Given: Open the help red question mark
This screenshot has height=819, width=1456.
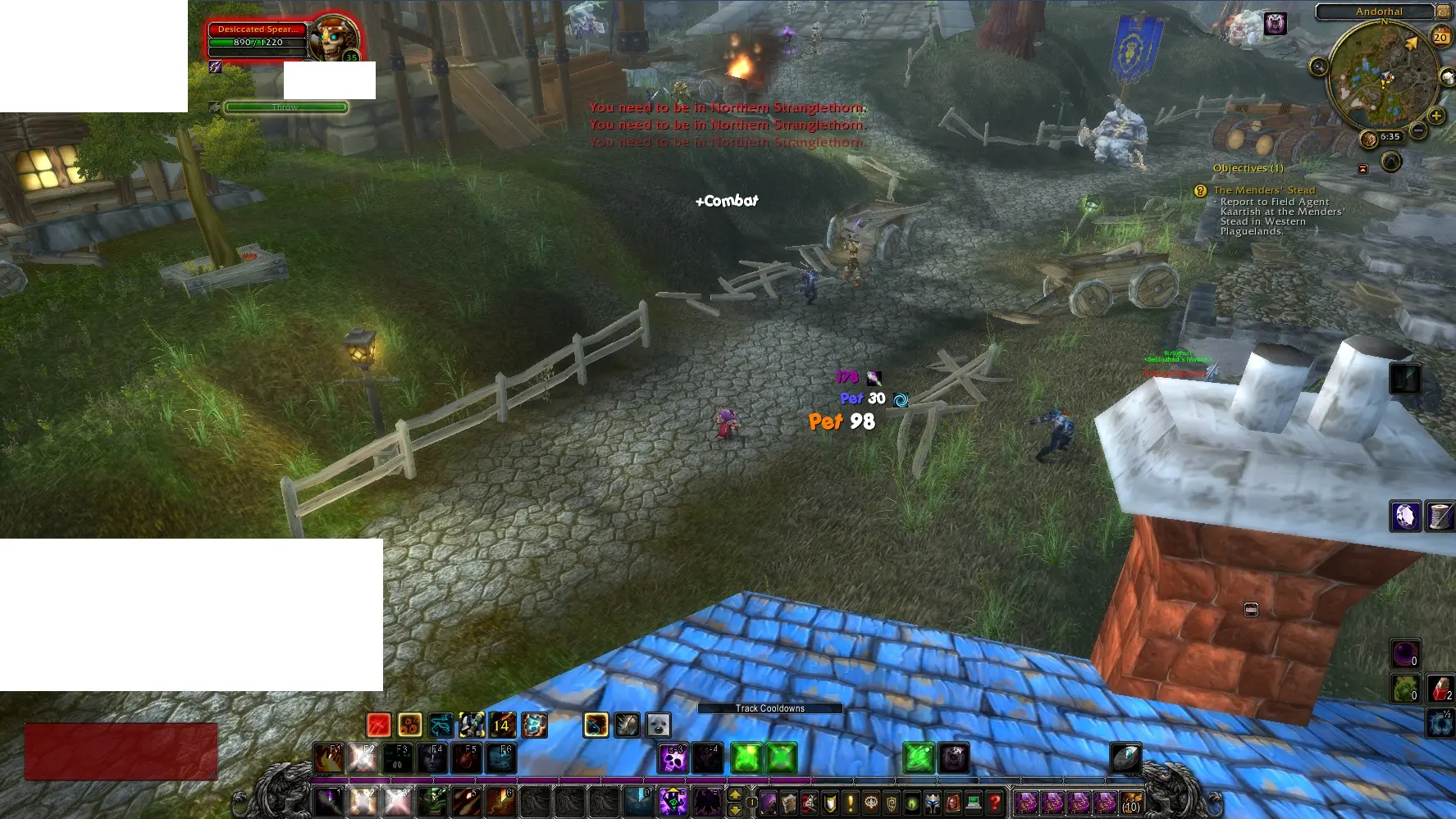Looking at the screenshot, I should coord(994,803).
